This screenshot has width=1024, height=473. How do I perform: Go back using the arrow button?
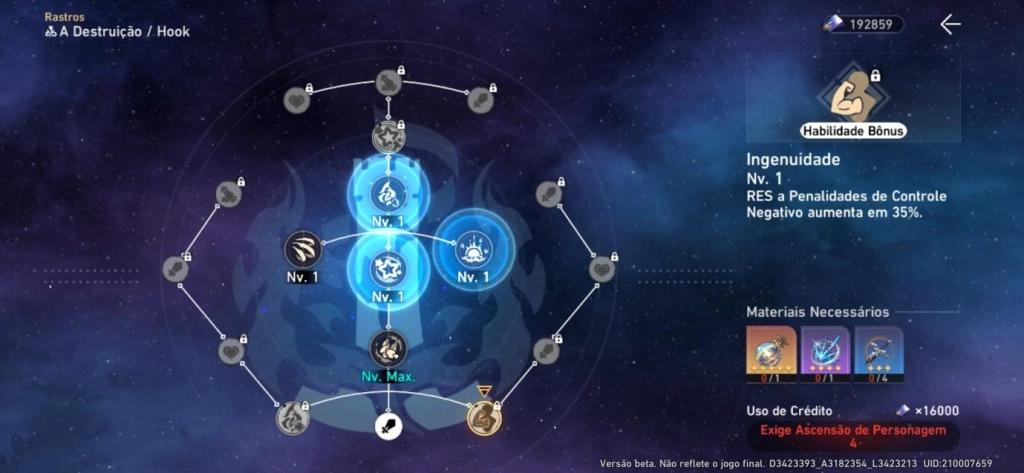click(950, 25)
